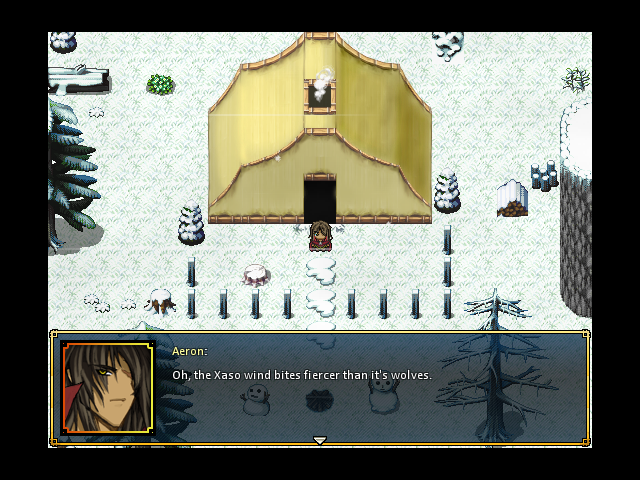Viewport: 640px width, 480px height.
Task: Click the dialogue continue arrow
Action: 320,440
